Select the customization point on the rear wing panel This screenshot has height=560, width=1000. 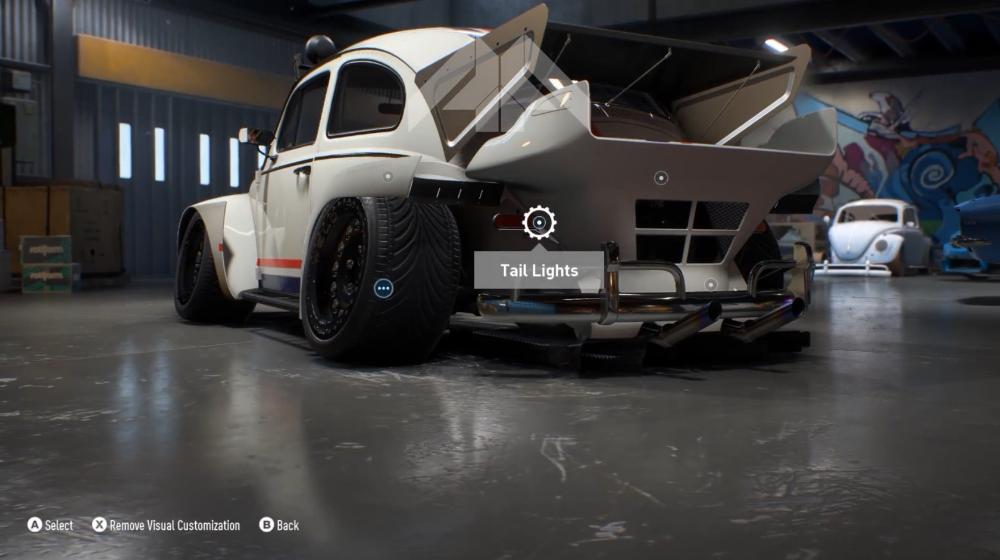[660, 178]
